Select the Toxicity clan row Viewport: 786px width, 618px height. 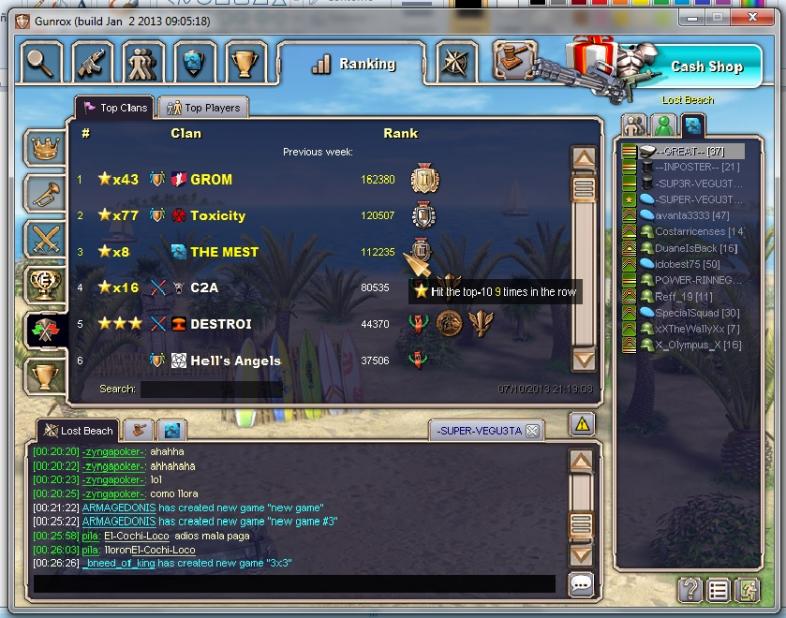coord(217,216)
